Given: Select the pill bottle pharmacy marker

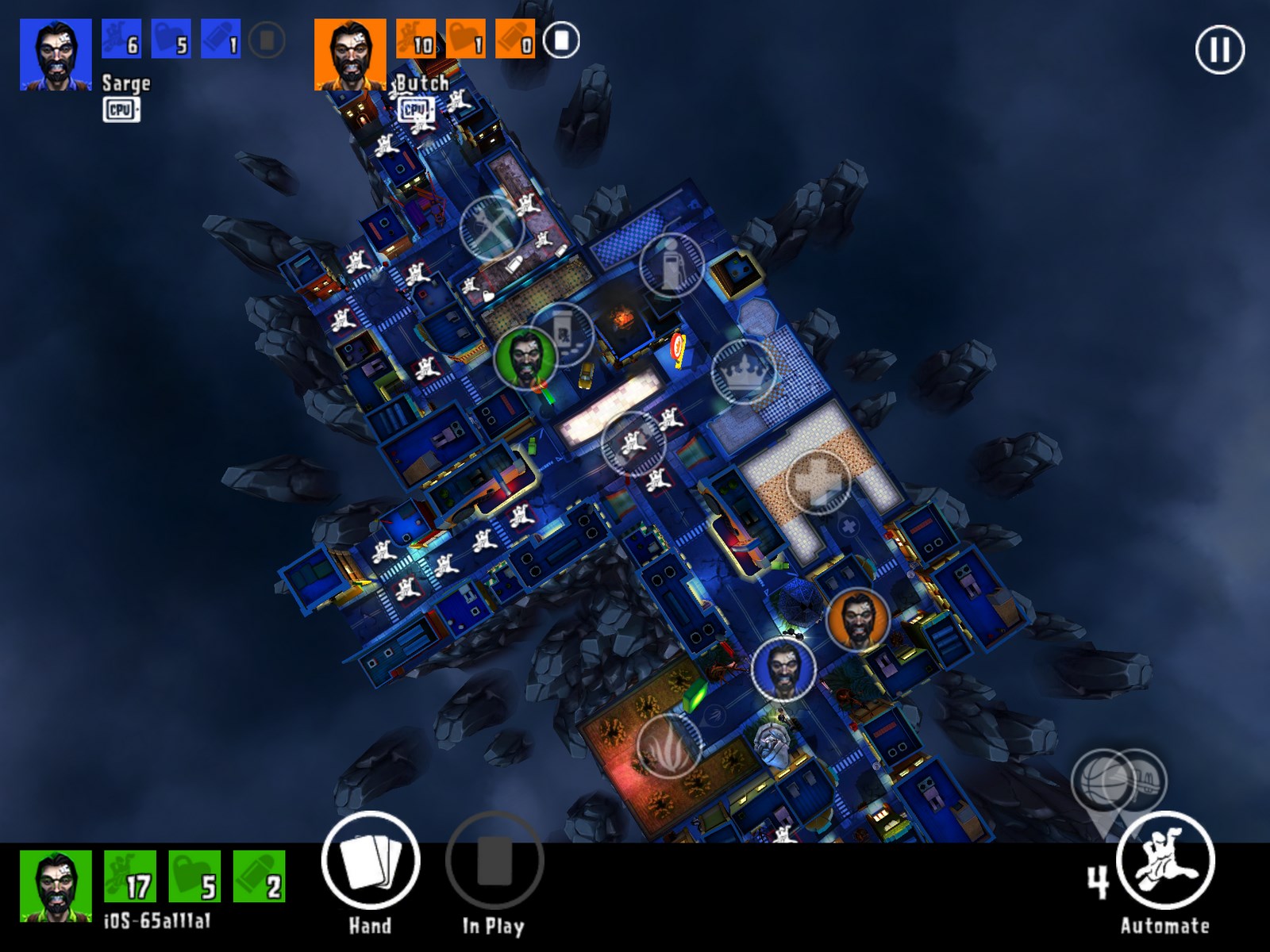Looking at the screenshot, I should tap(563, 334).
